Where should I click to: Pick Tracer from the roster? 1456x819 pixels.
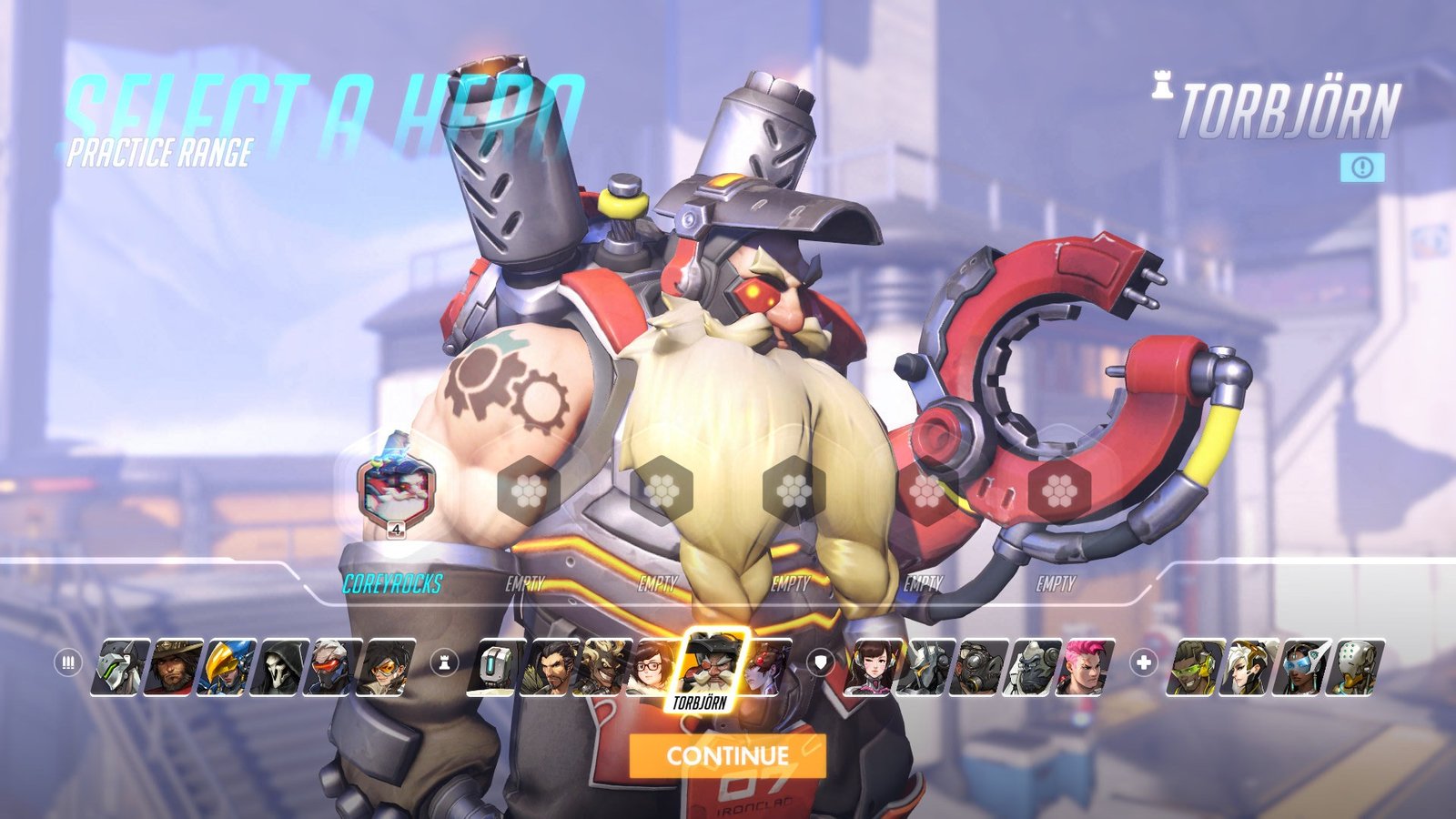(x=388, y=667)
